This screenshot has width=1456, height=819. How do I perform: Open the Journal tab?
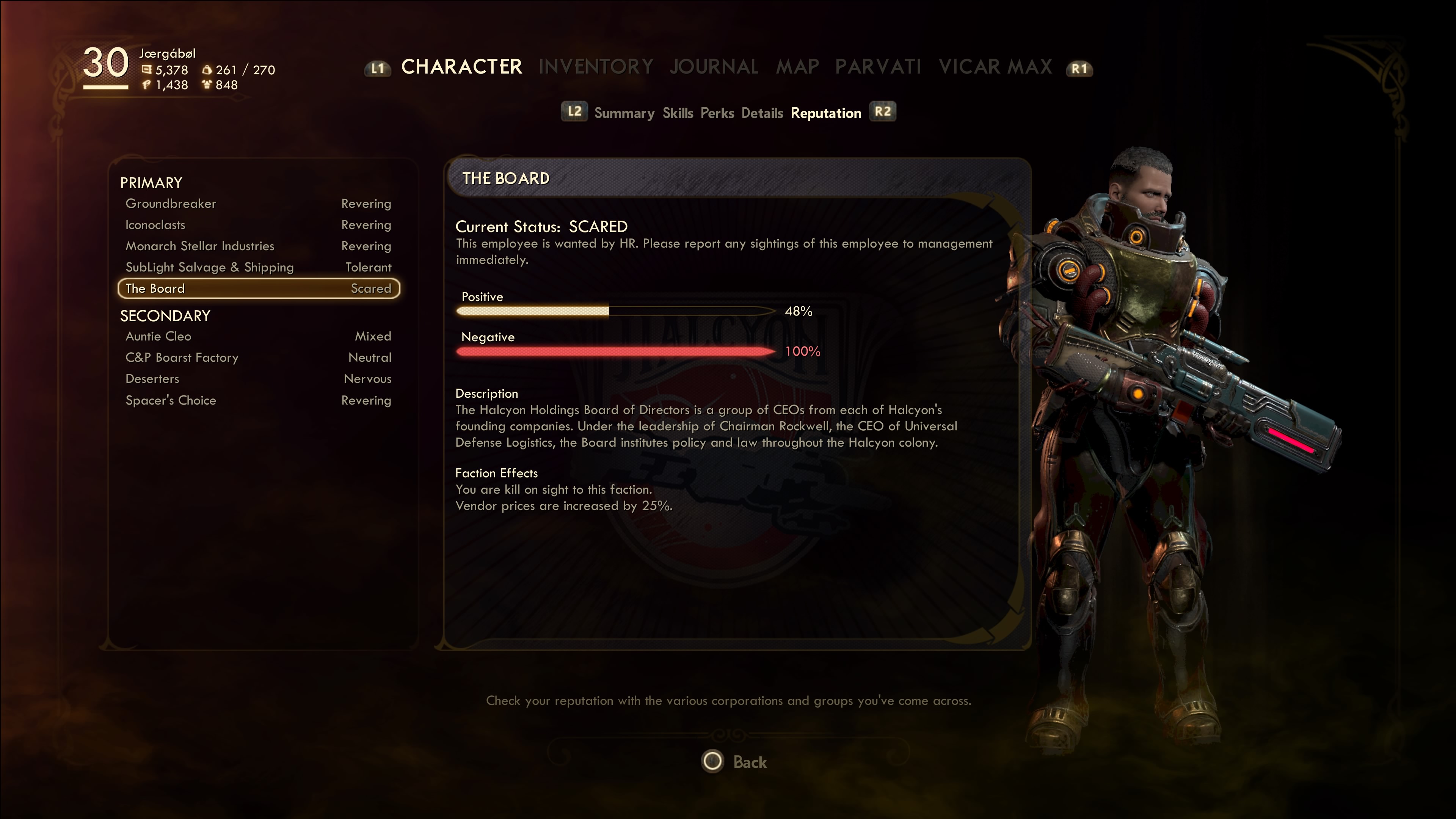[714, 67]
